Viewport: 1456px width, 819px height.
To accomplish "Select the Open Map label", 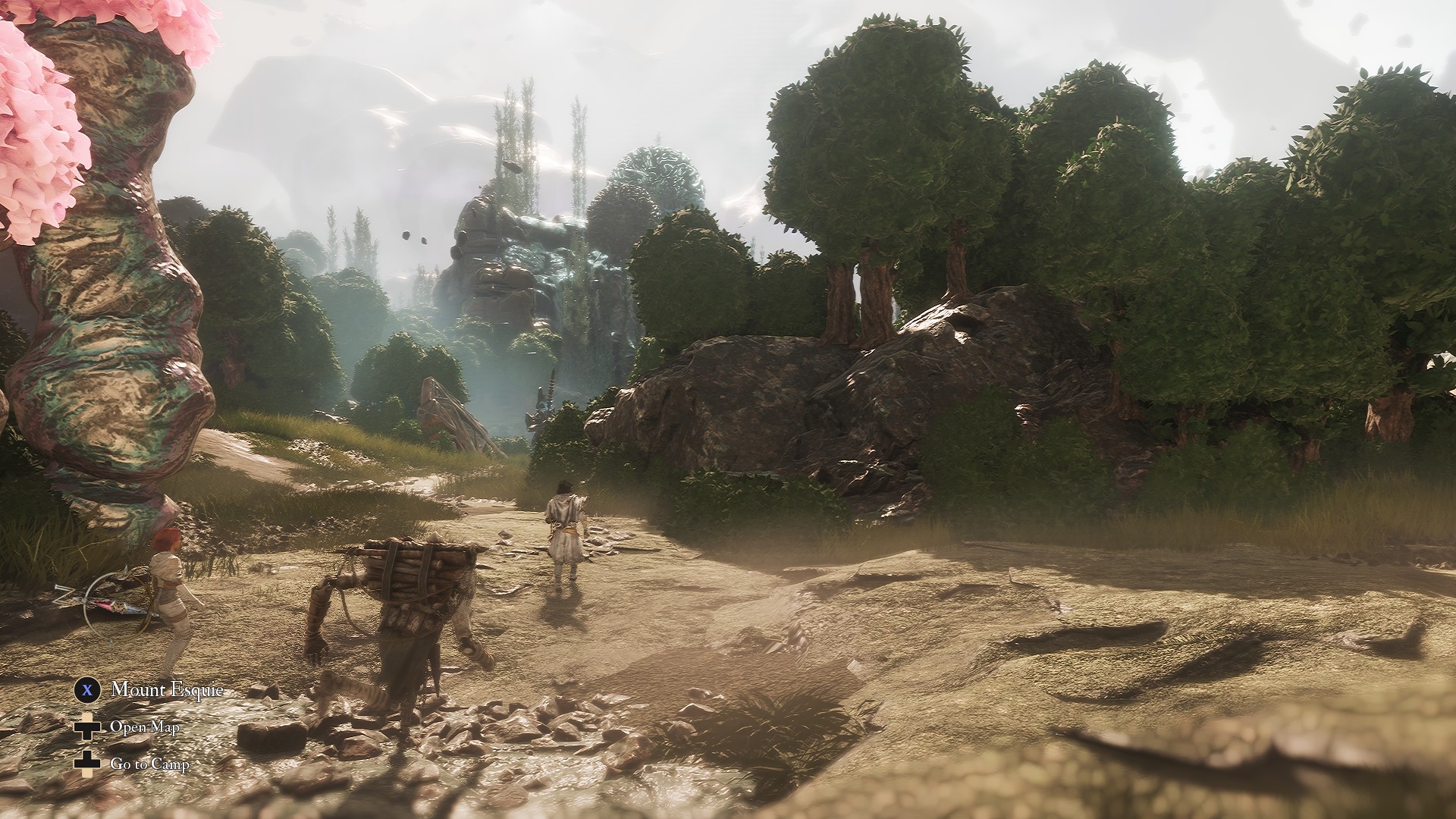I will 145,726.
